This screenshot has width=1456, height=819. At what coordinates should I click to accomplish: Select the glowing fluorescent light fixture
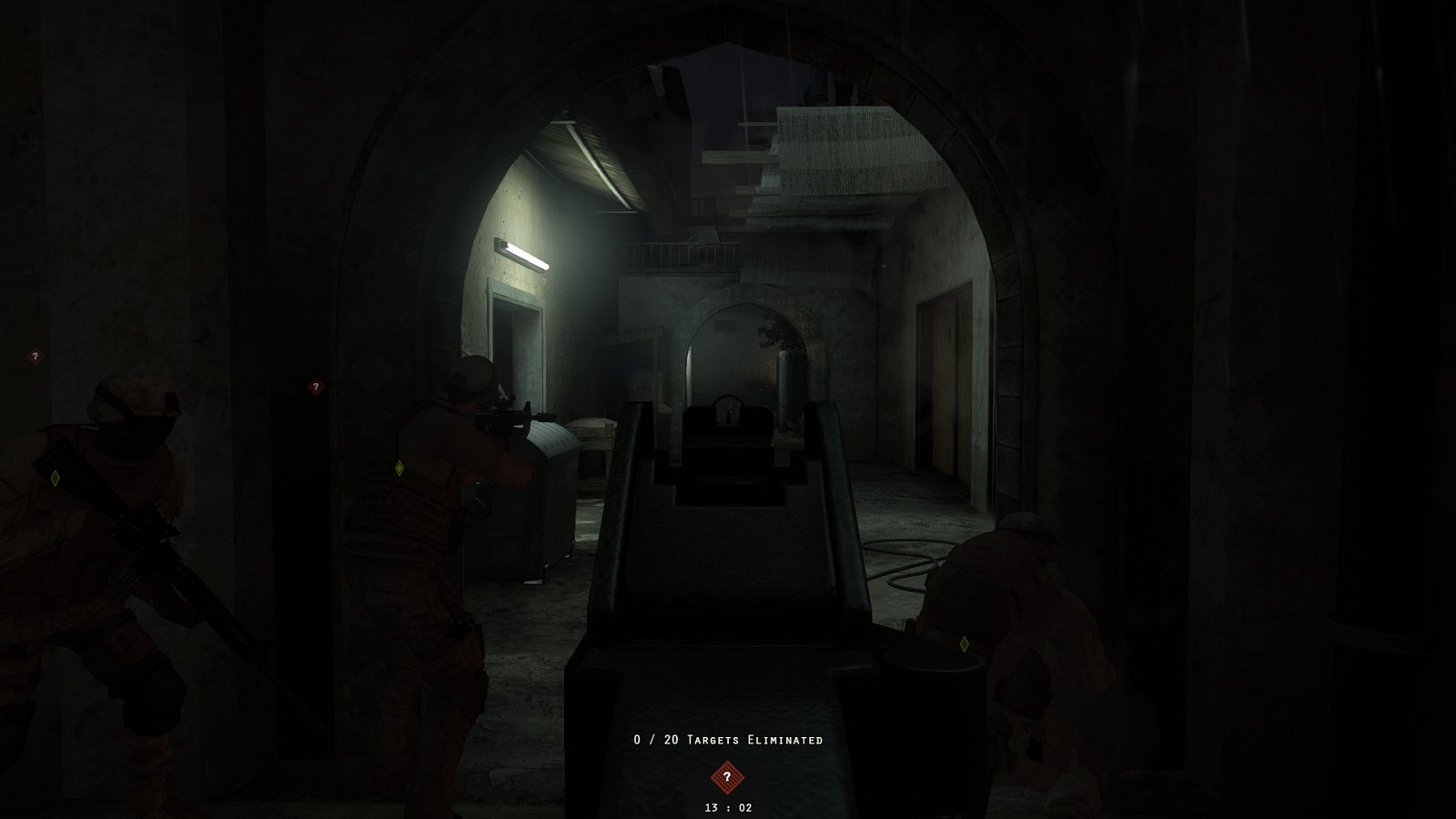pyautogui.click(x=523, y=255)
